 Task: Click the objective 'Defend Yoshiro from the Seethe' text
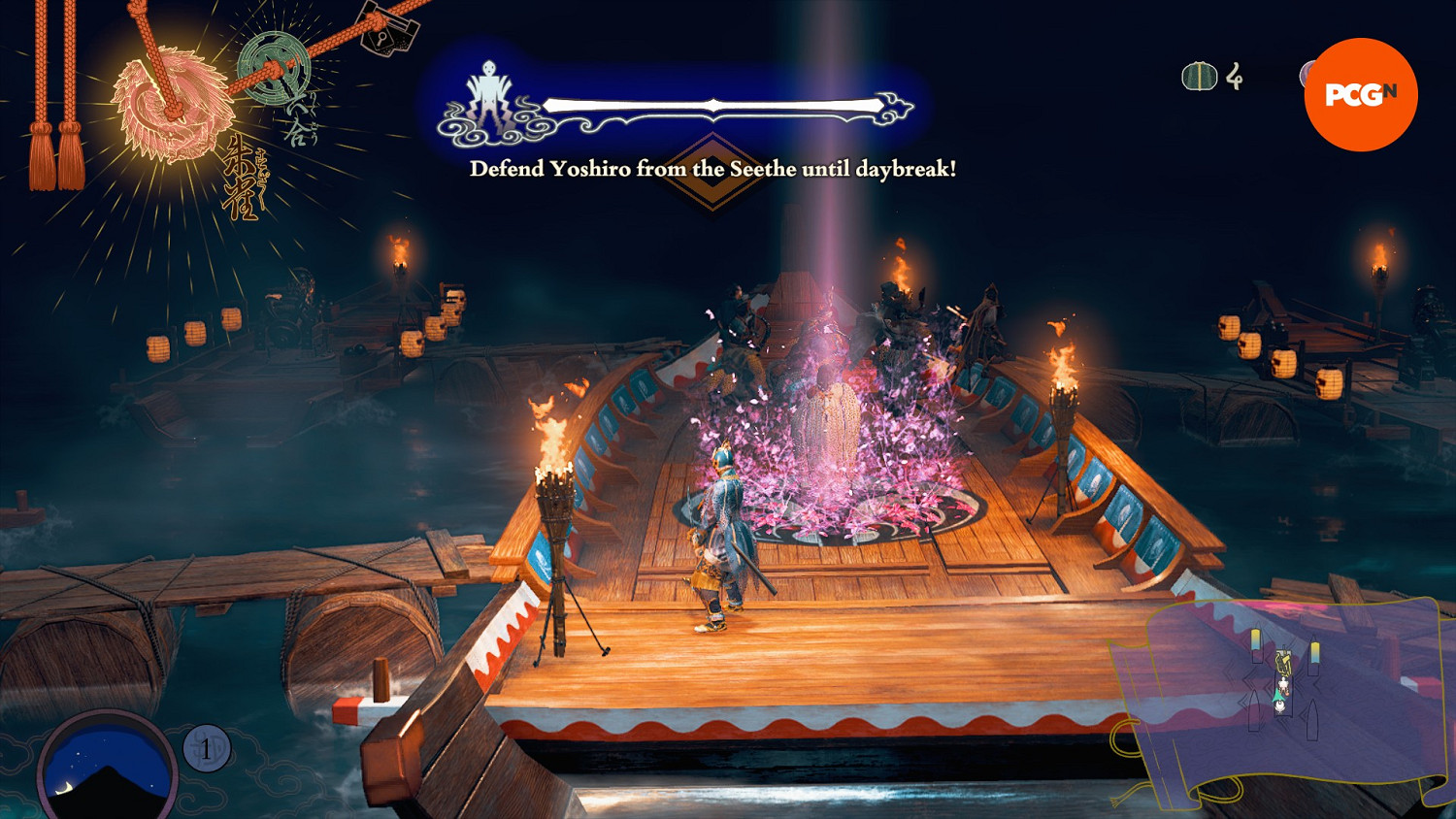tap(713, 168)
